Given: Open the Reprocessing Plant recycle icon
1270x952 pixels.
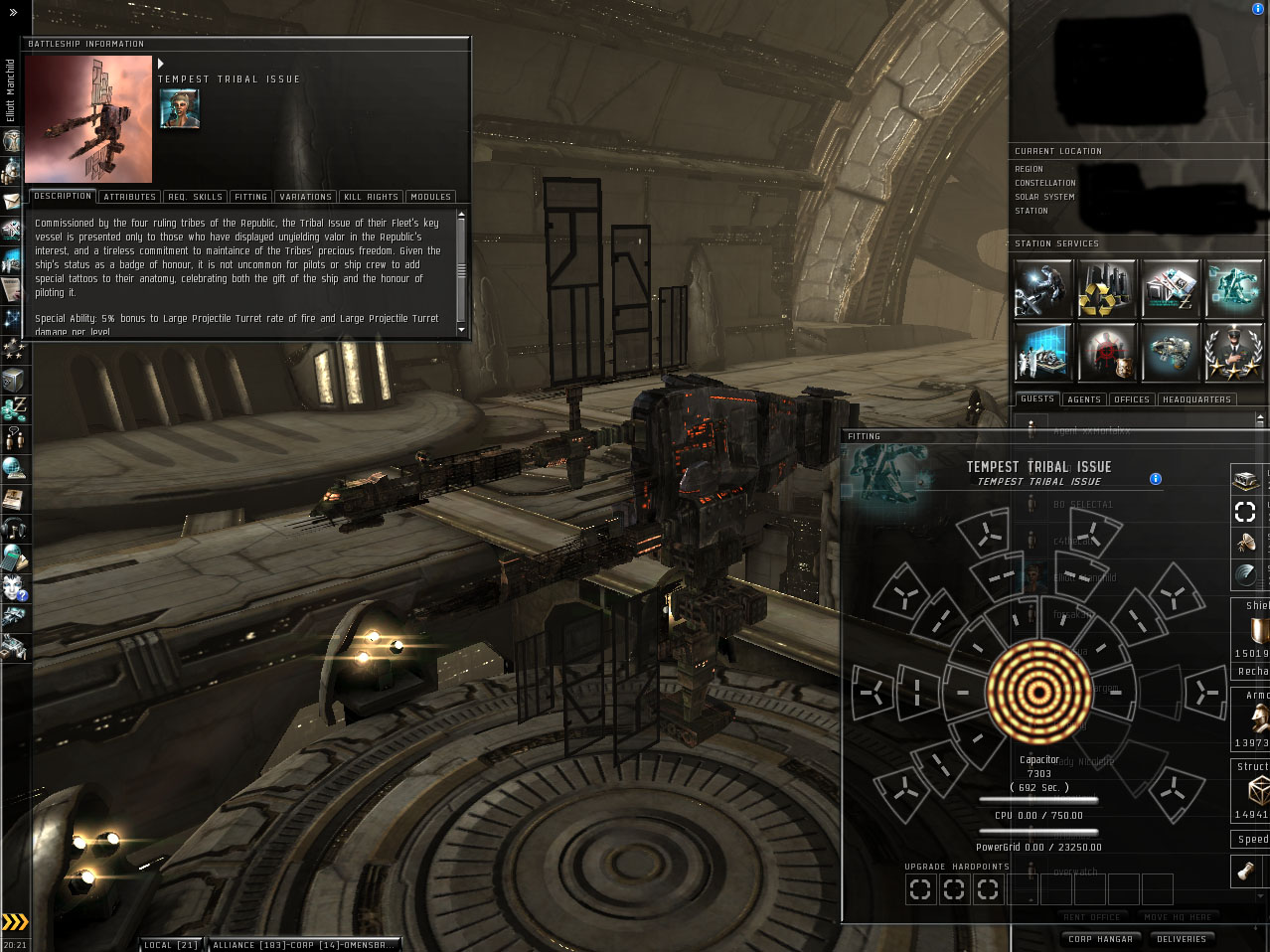Looking at the screenshot, I should 1106,288.
